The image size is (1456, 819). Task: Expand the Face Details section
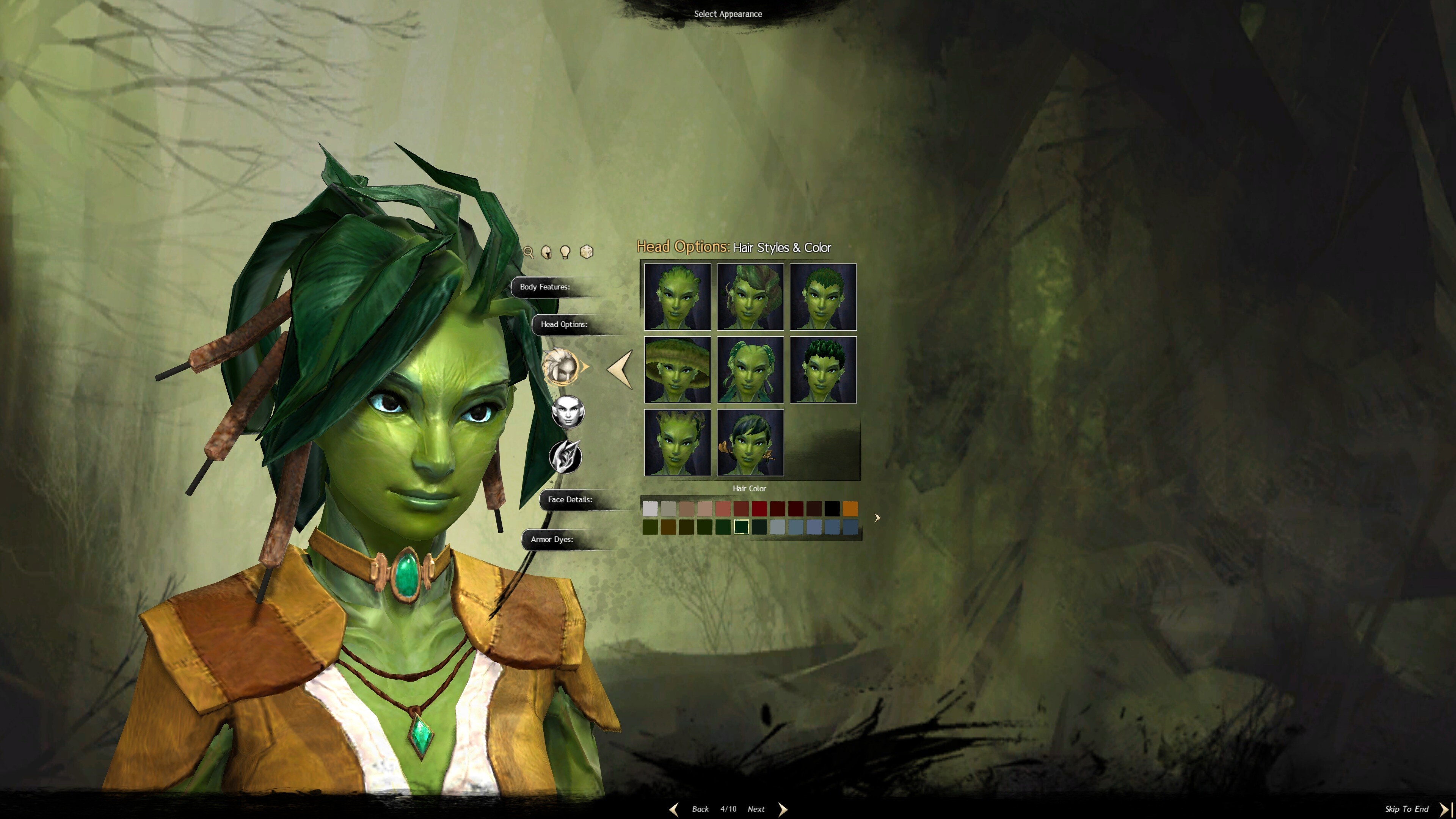point(570,500)
